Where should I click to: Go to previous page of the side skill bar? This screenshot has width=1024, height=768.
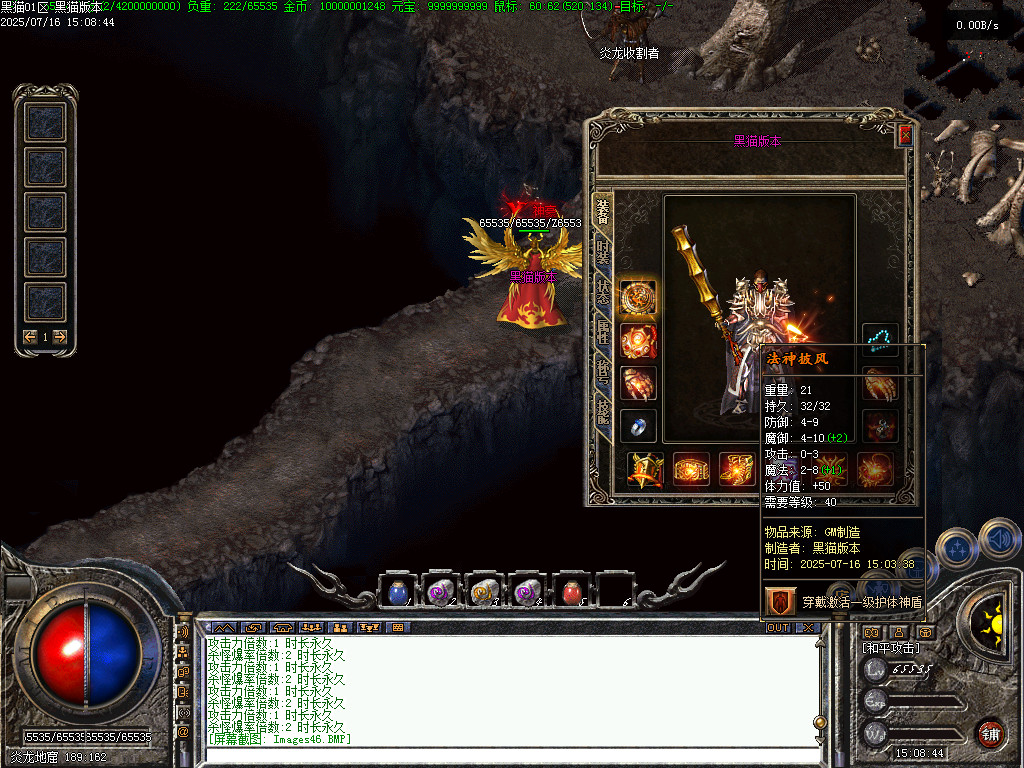pyautogui.click(x=31, y=337)
